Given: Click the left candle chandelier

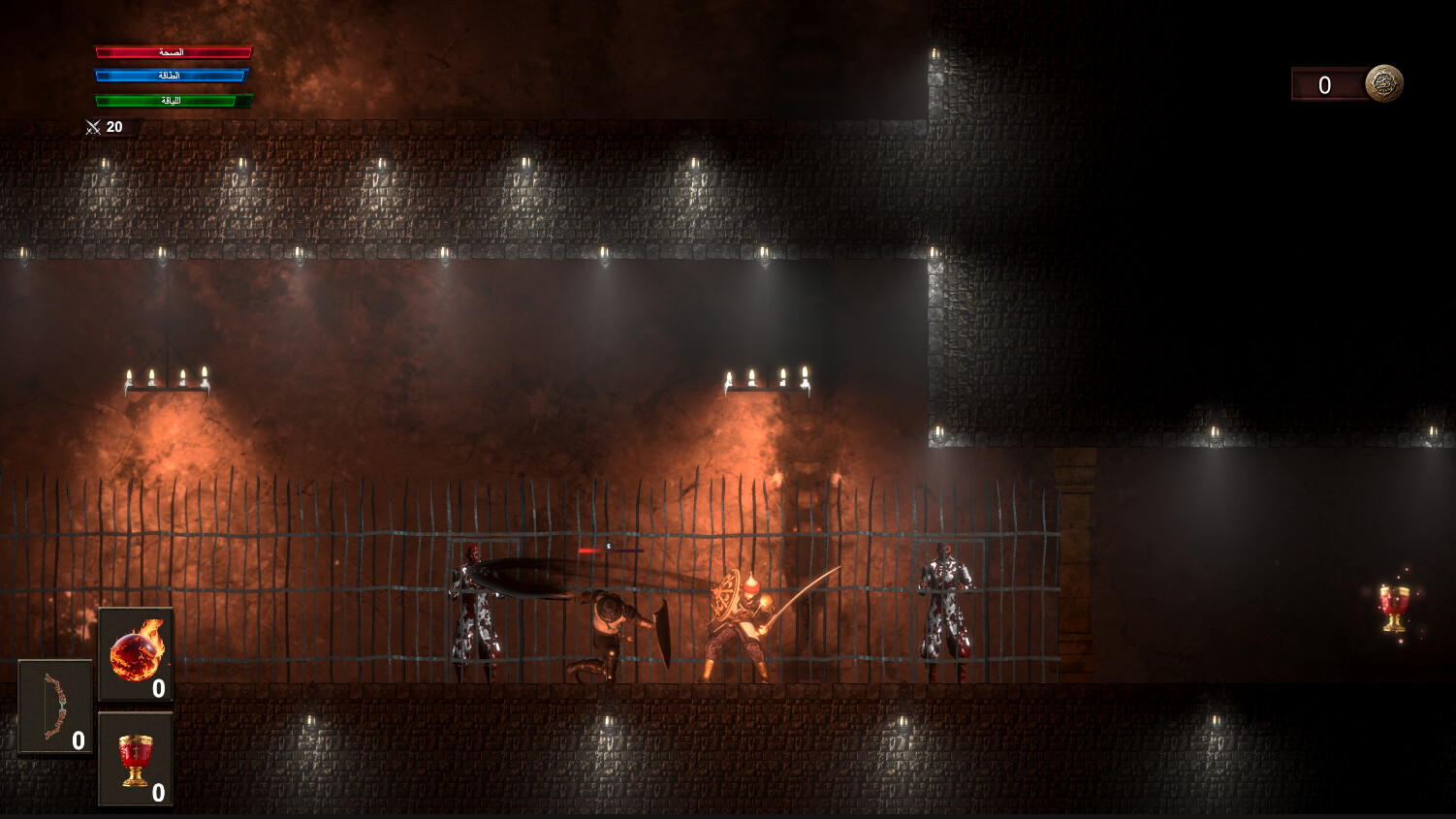Looking at the screenshot, I should (167, 383).
